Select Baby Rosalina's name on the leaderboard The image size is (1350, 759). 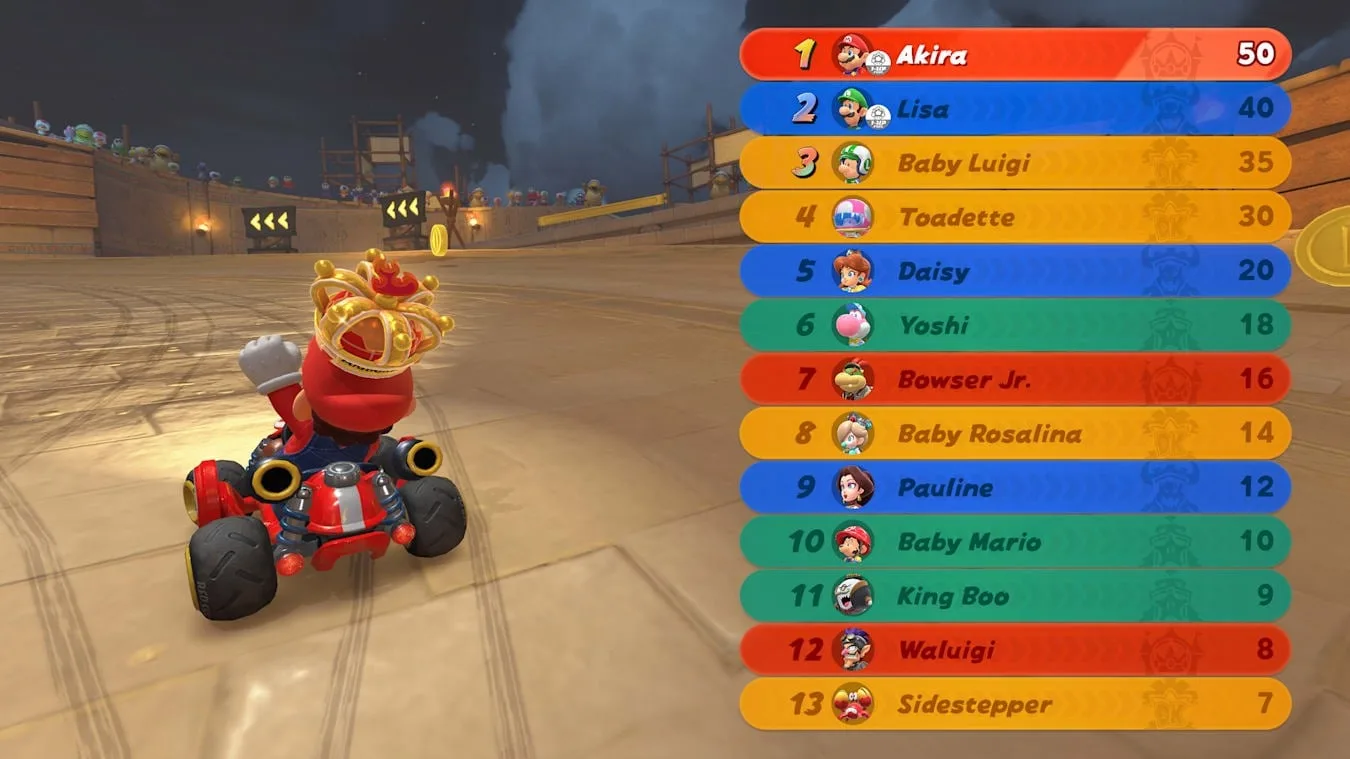[990, 433]
